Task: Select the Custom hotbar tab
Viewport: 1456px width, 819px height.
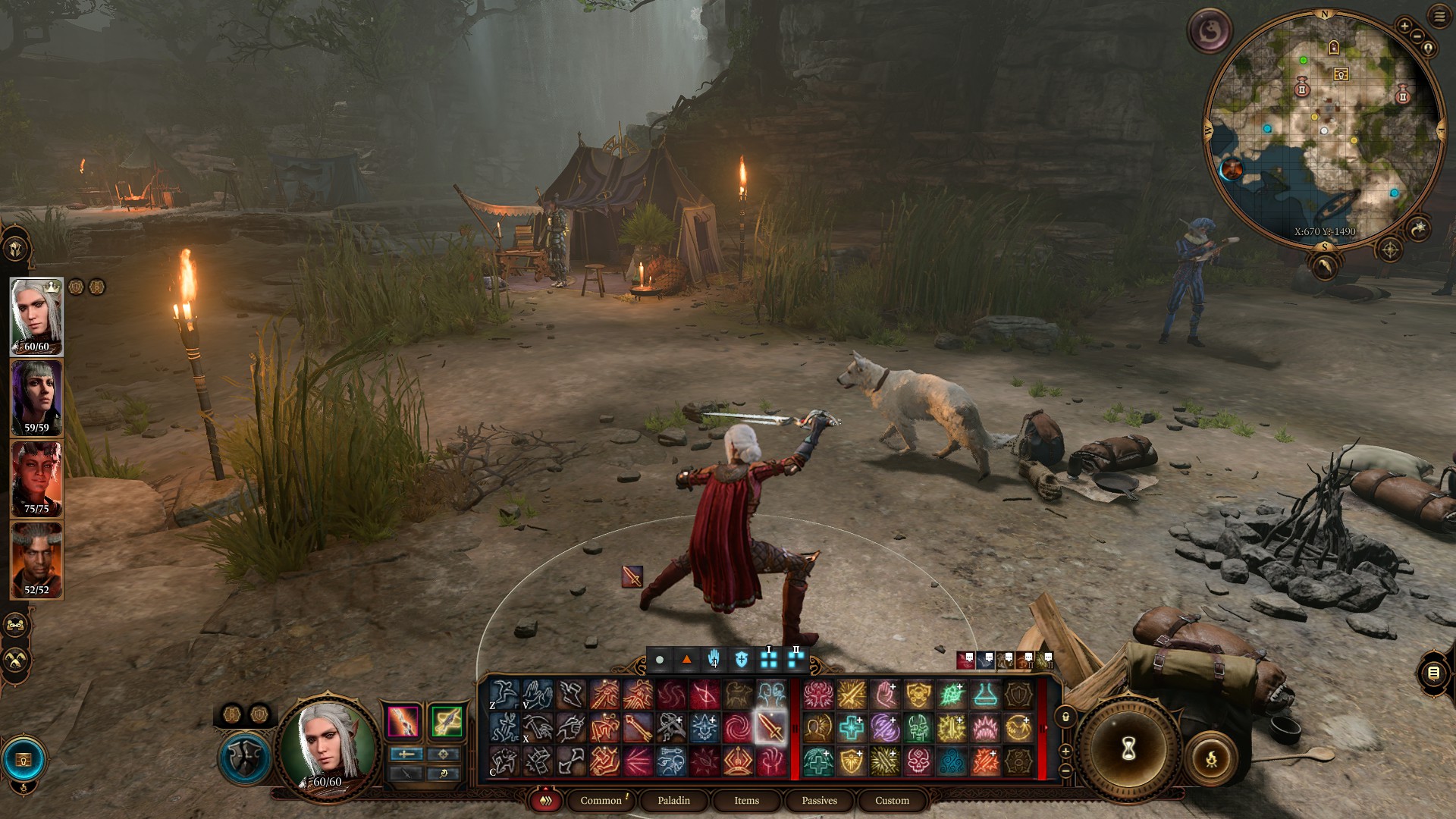Action: pyautogui.click(x=892, y=800)
